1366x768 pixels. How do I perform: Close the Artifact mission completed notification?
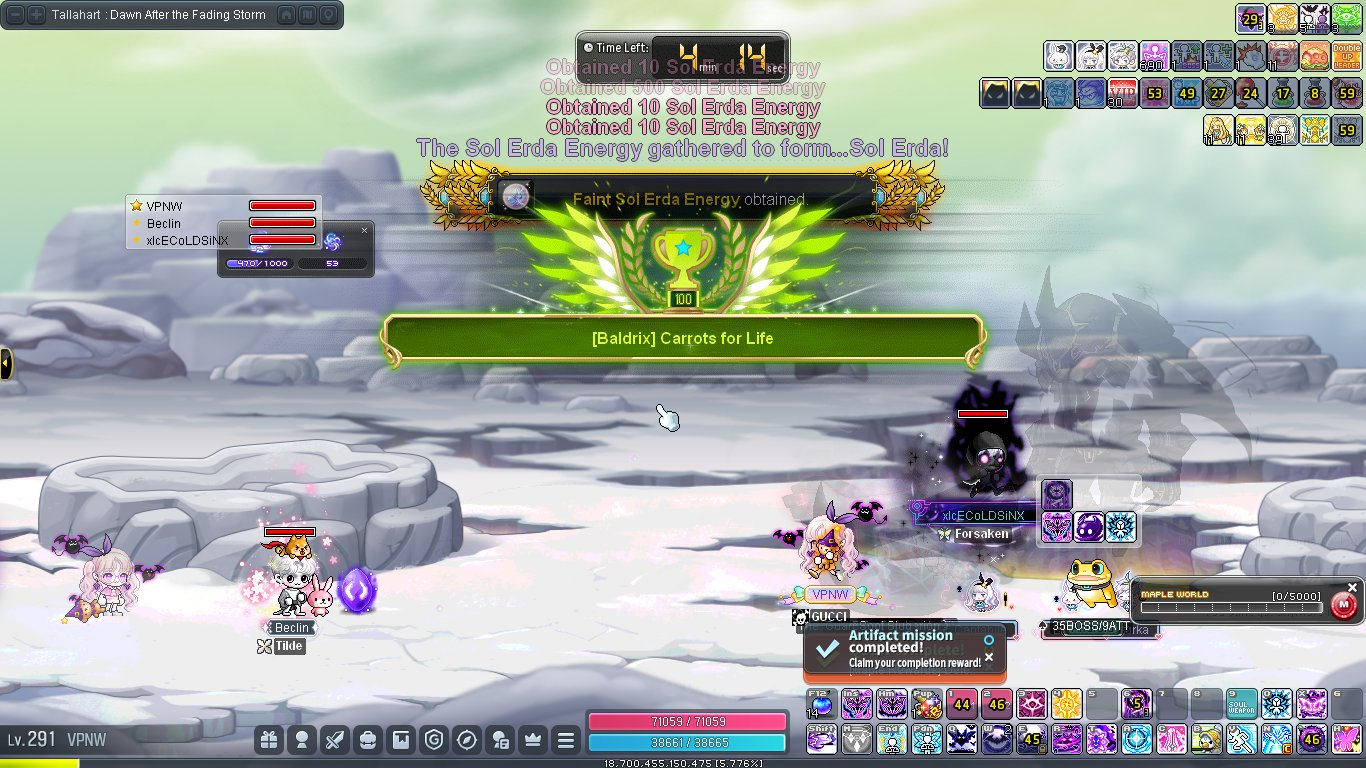(x=989, y=657)
